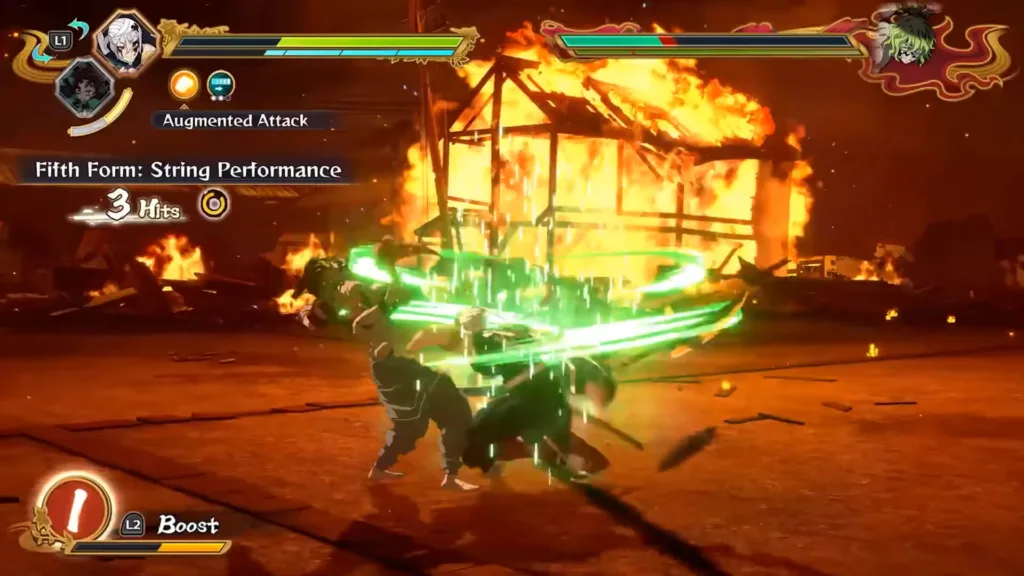Switch to the support character portrait
This screenshot has height=576, width=1024.
coord(84,87)
